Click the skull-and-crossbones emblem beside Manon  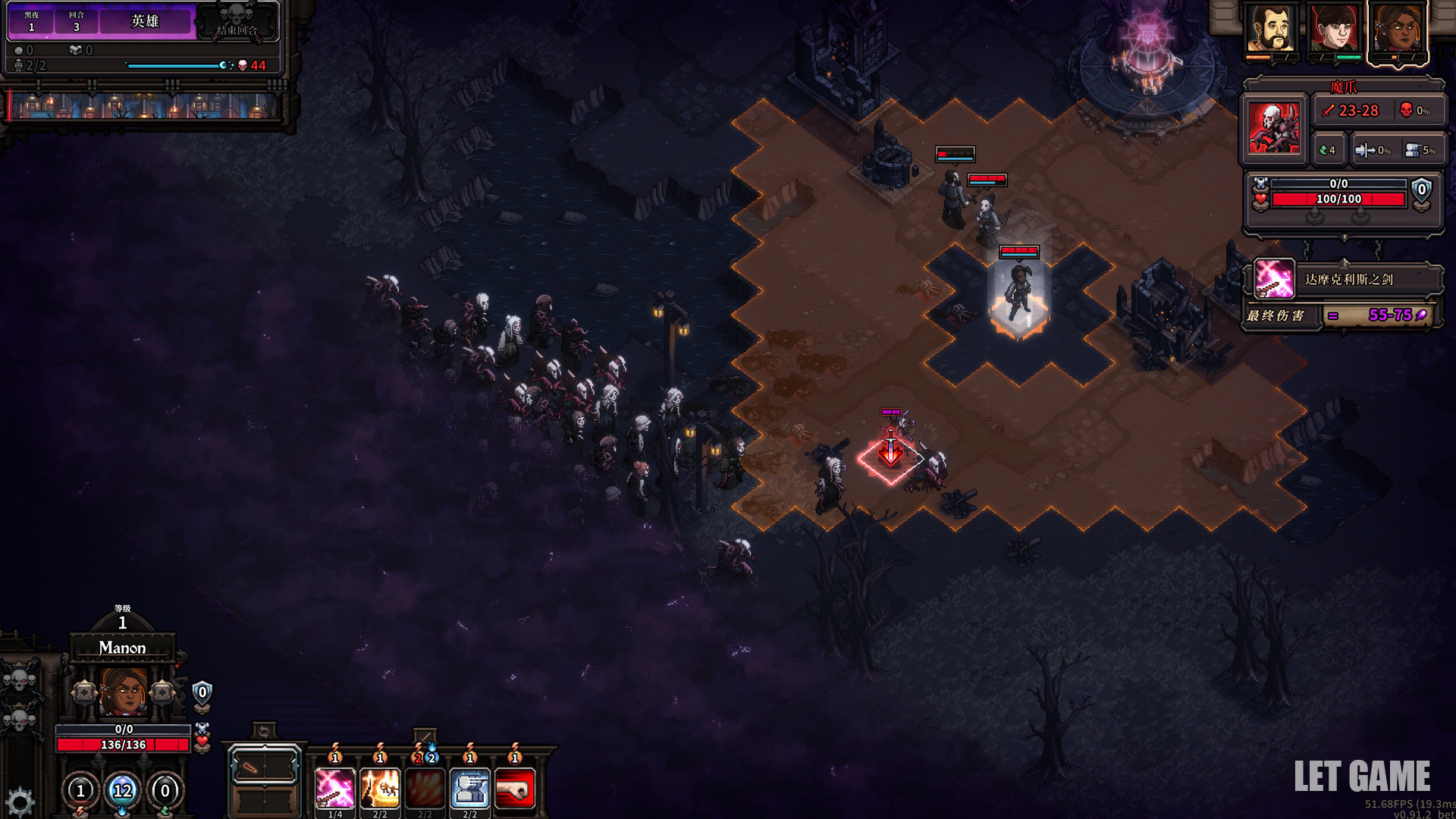(x=20, y=679)
